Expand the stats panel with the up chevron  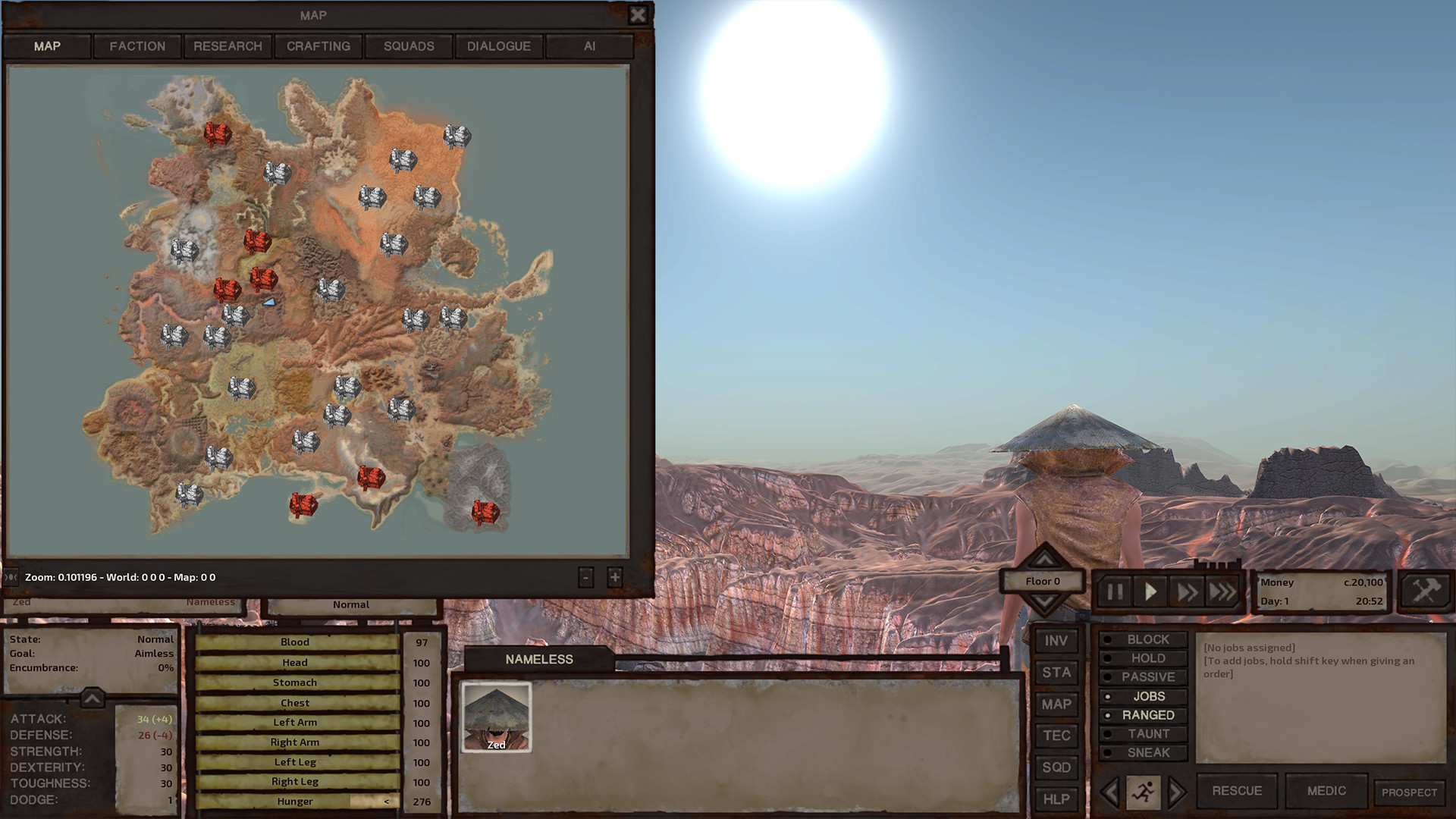(x=91, y=699)
